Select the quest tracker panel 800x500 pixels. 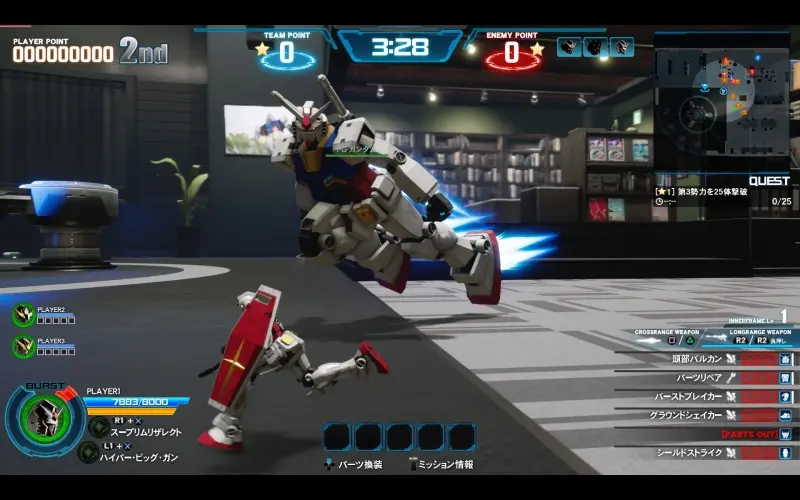[724, 194]
